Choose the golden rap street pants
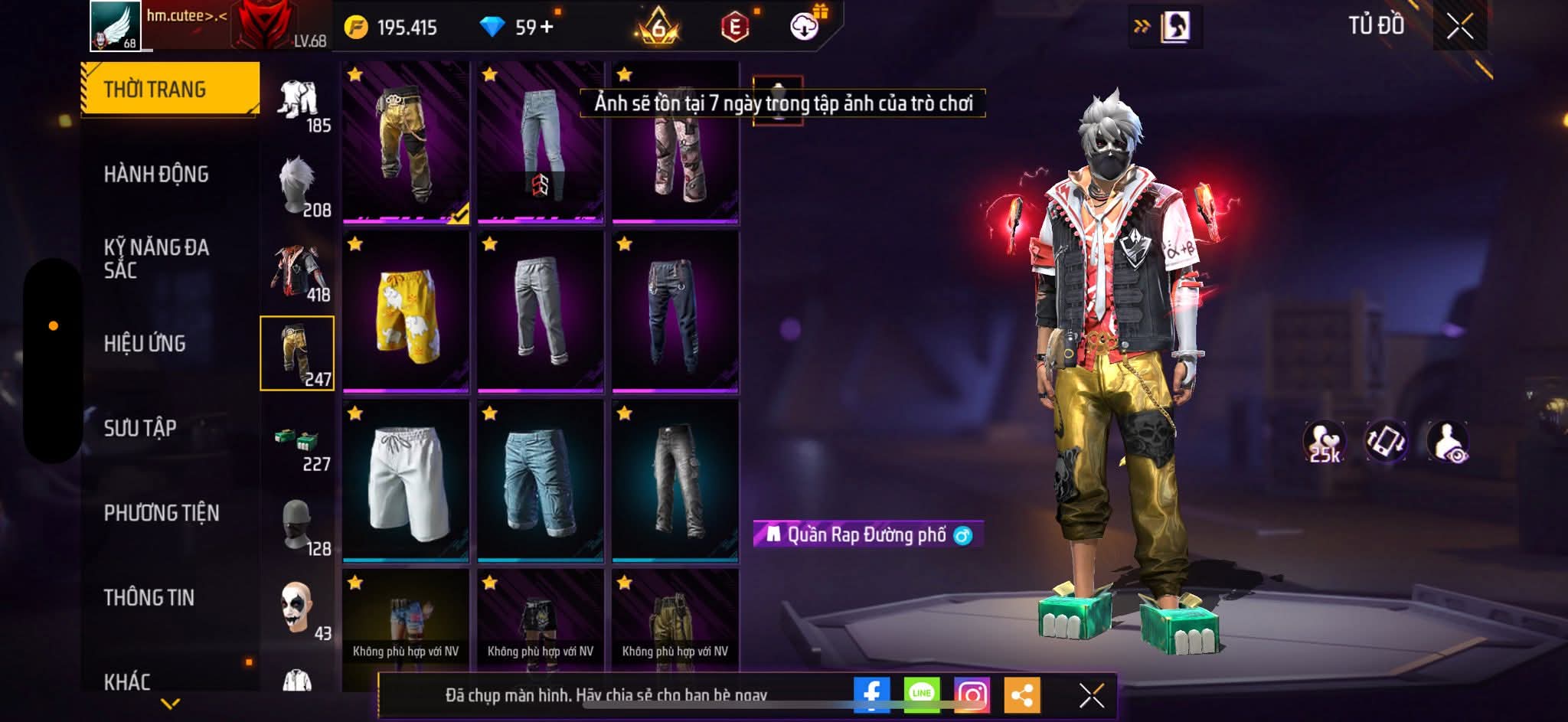 point(406,143)
